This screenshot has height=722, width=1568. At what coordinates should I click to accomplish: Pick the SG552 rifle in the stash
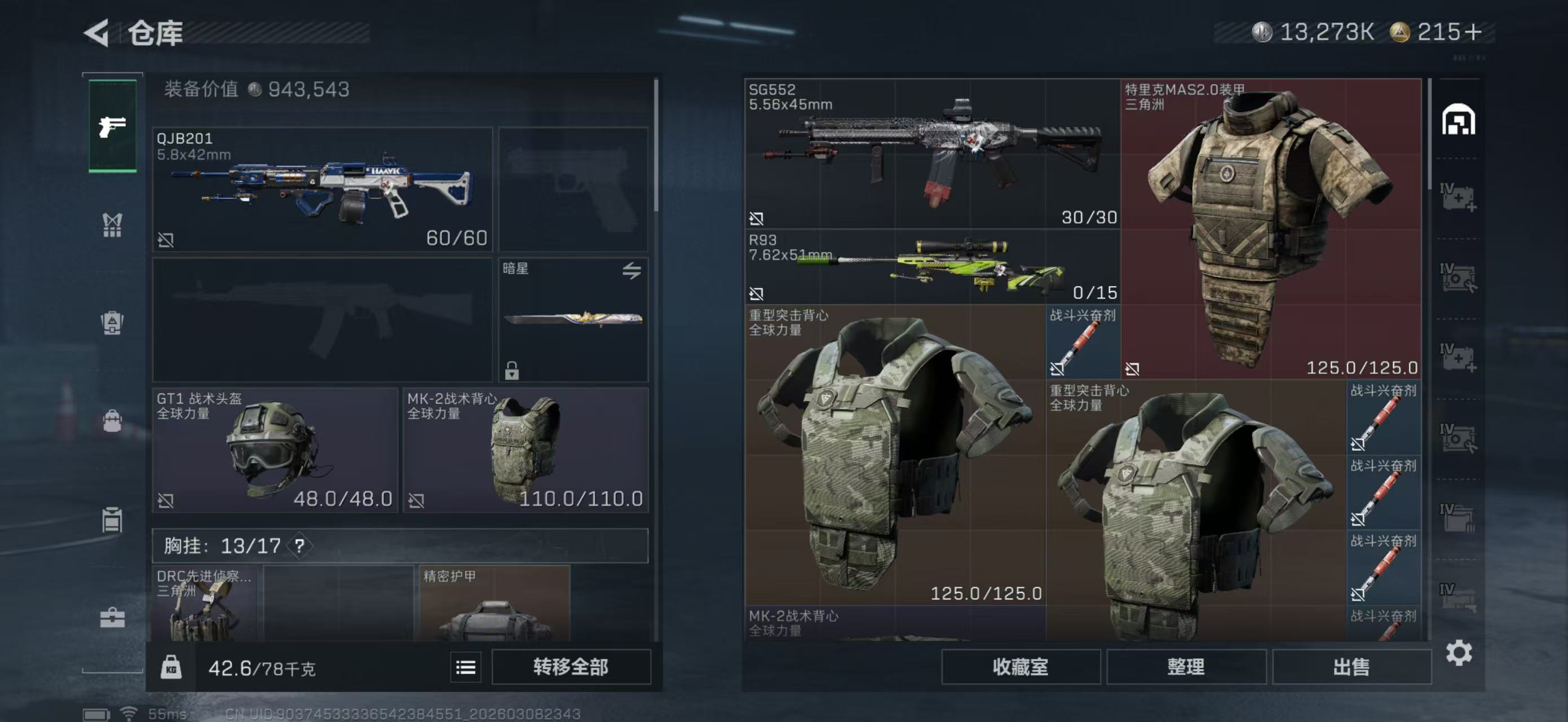(x=932, y=153)
